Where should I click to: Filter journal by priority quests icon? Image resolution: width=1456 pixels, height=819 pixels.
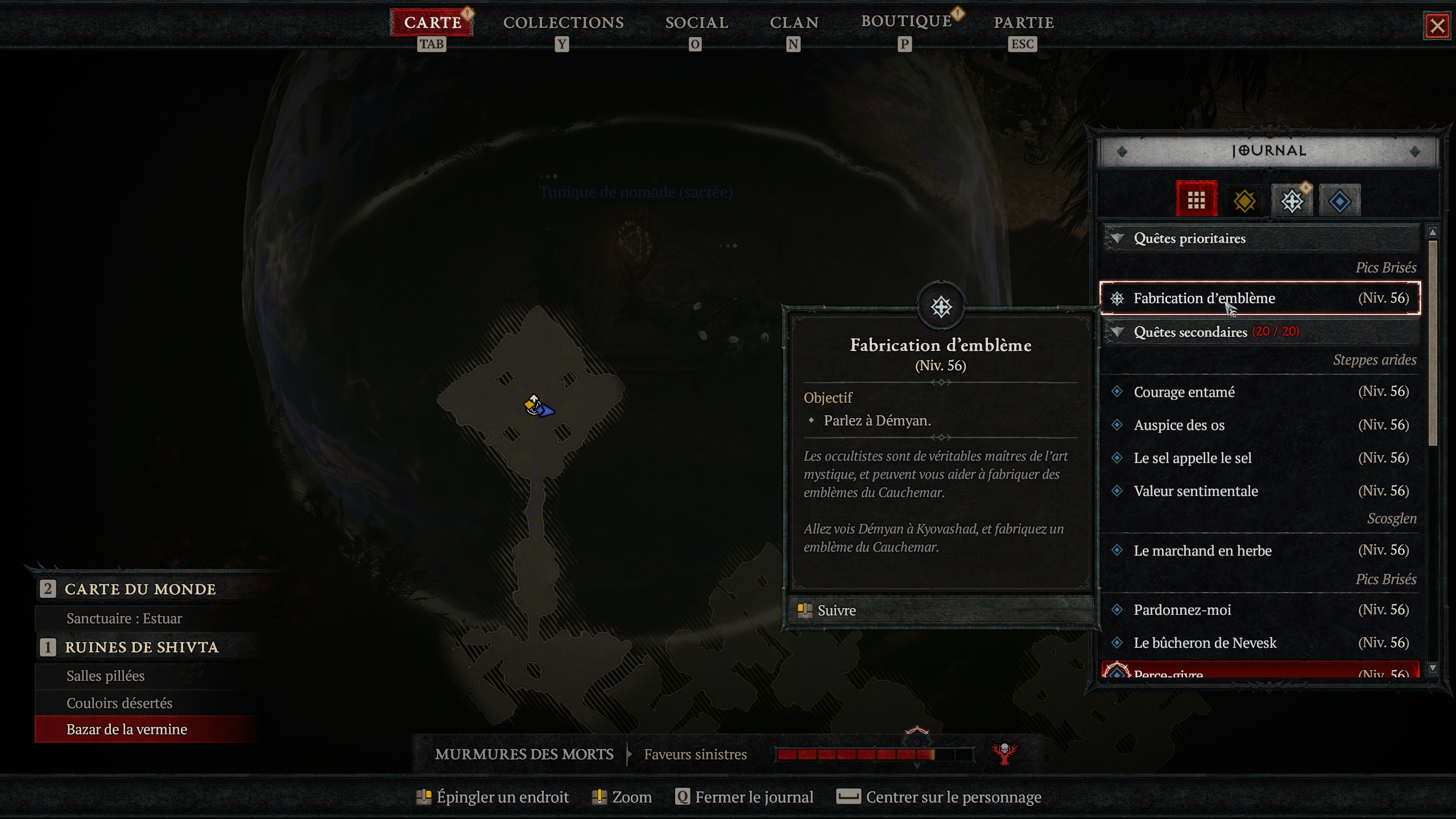click(x=1292, y=201)
